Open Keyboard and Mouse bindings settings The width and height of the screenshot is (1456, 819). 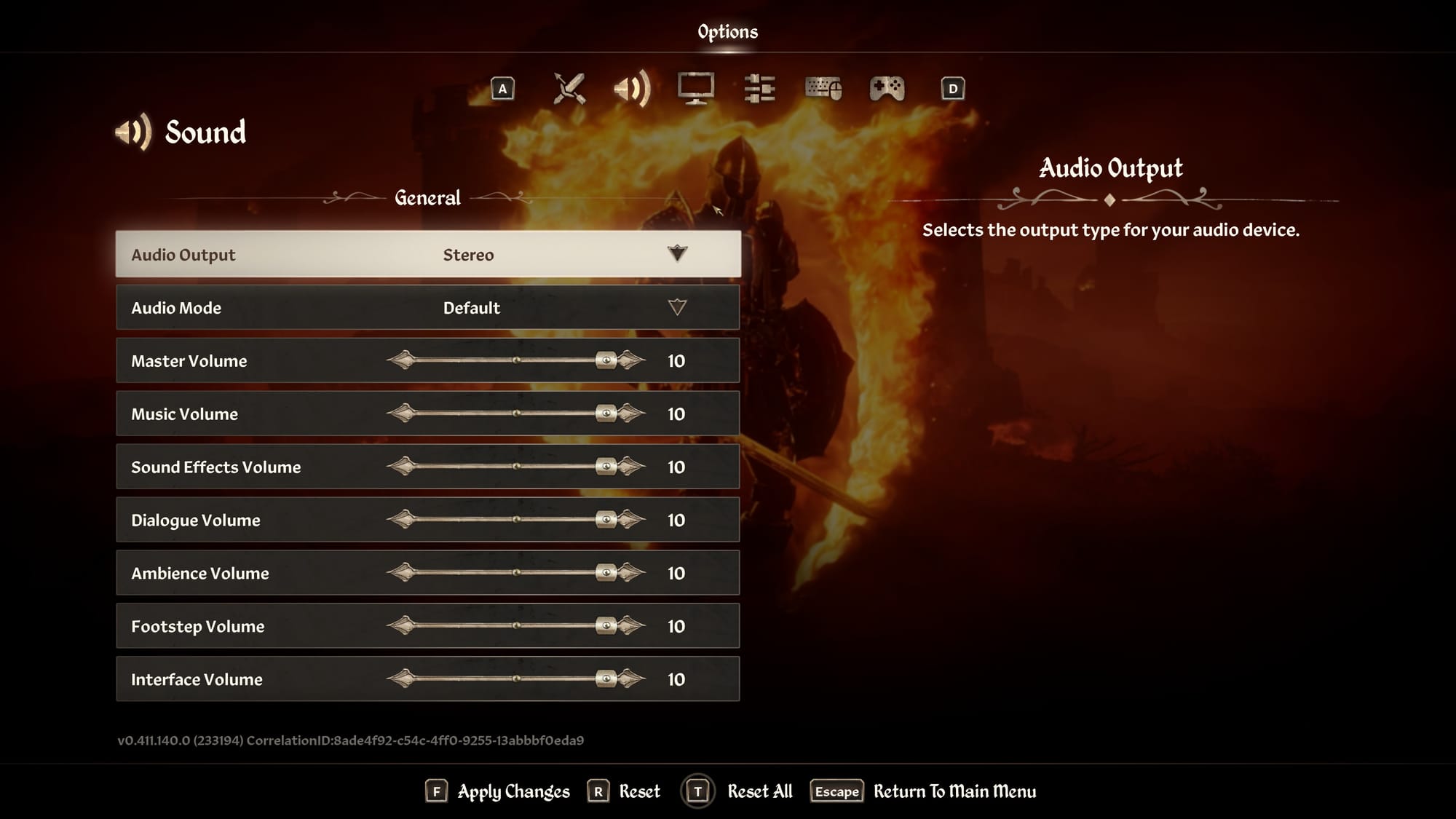point(823,88)
